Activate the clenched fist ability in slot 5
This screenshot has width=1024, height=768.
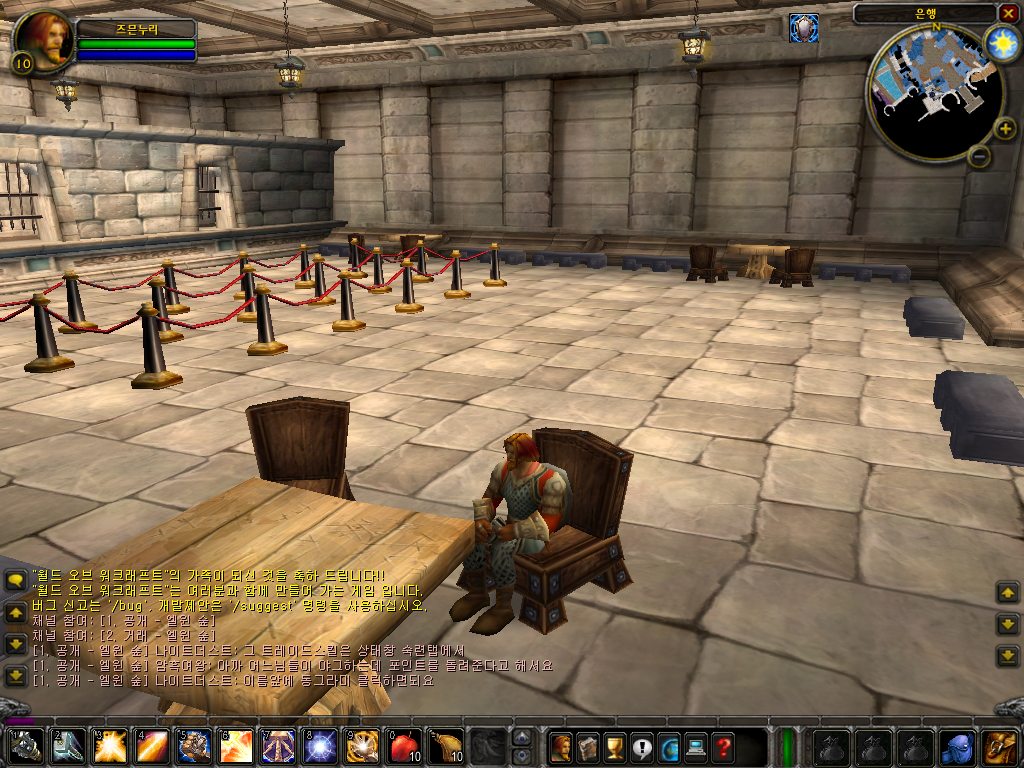point(194,747)
